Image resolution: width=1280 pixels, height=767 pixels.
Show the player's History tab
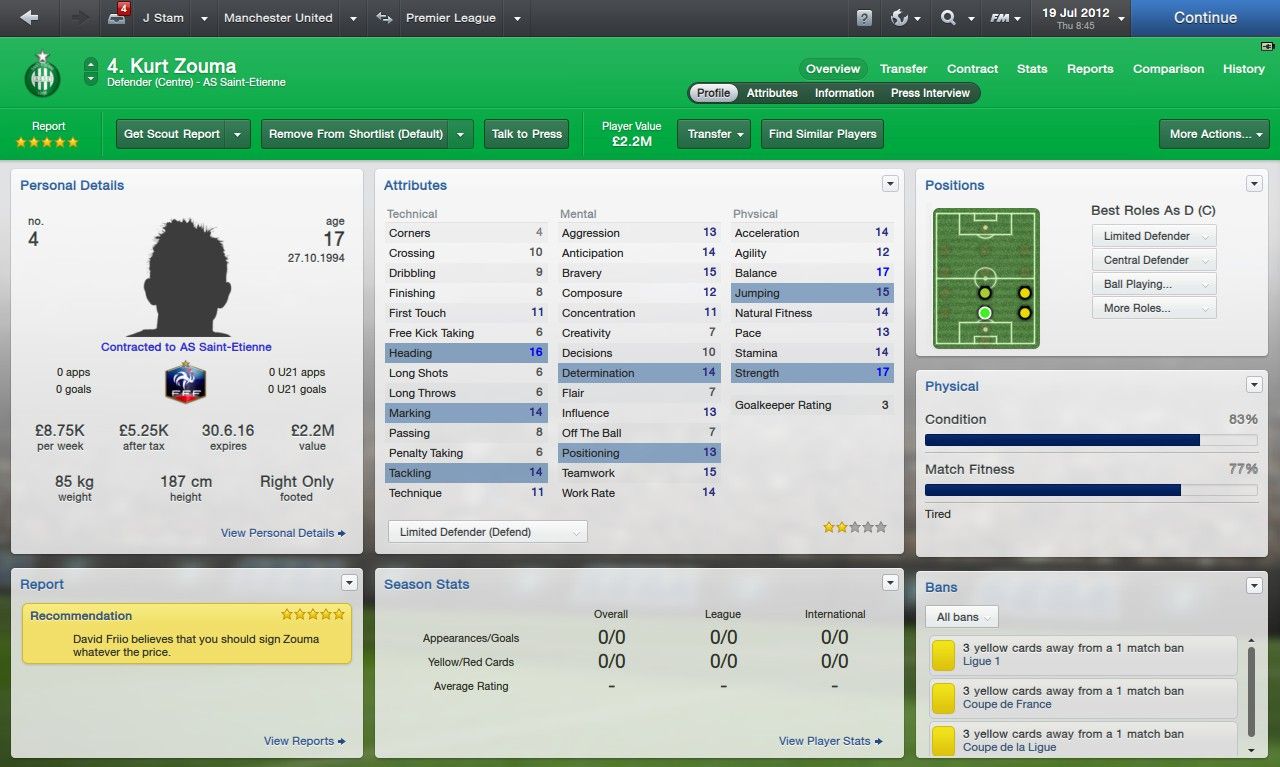pyautogui.click(x=1243, y=69)
